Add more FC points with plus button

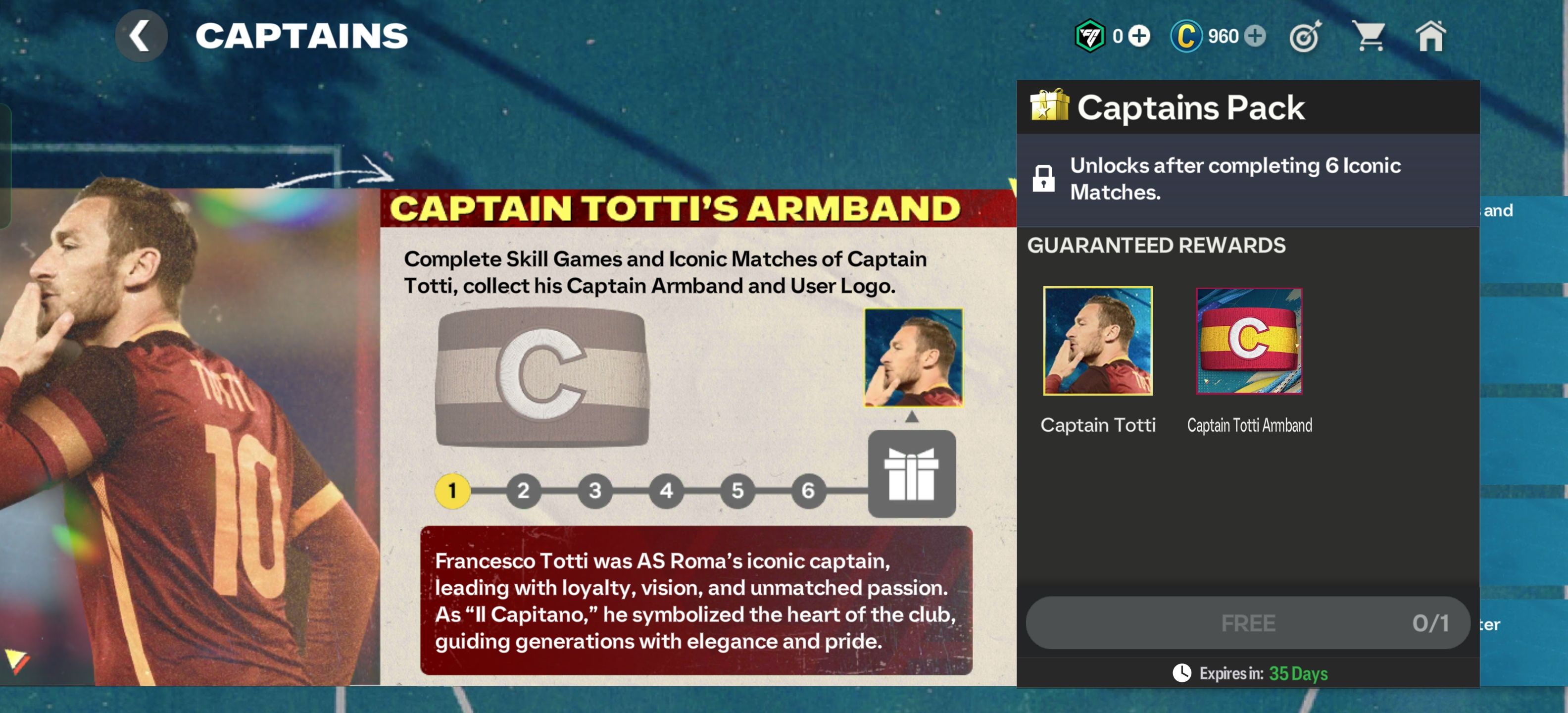point(1139,36)
